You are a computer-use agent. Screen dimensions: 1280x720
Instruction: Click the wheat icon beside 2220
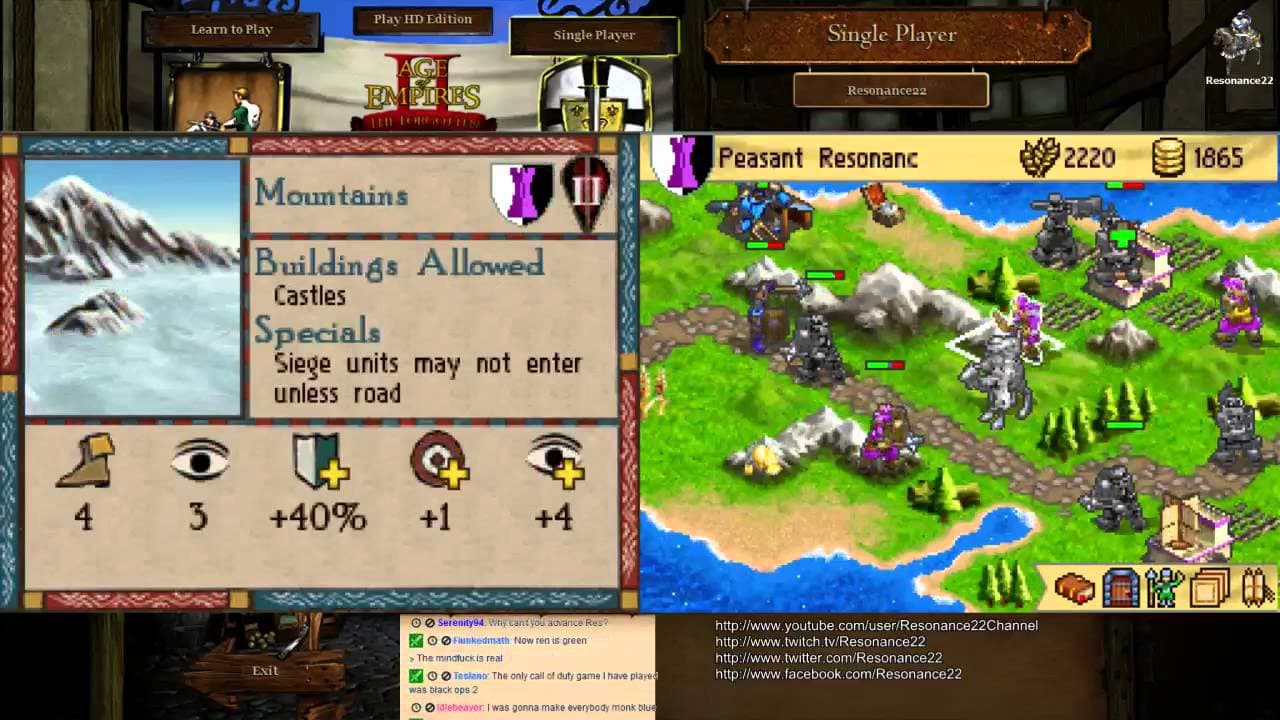tap(1041, 158)
